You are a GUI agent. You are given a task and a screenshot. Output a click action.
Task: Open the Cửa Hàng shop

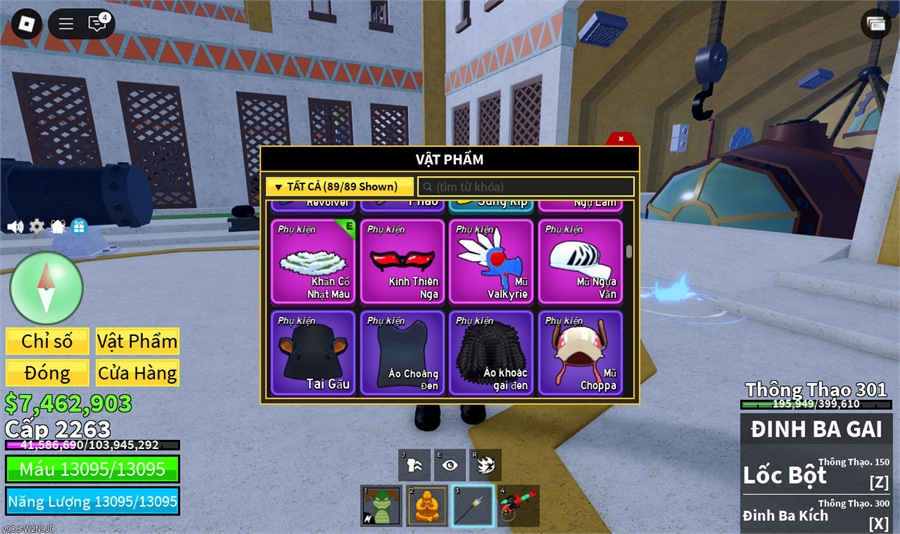(x=137, y=373)
